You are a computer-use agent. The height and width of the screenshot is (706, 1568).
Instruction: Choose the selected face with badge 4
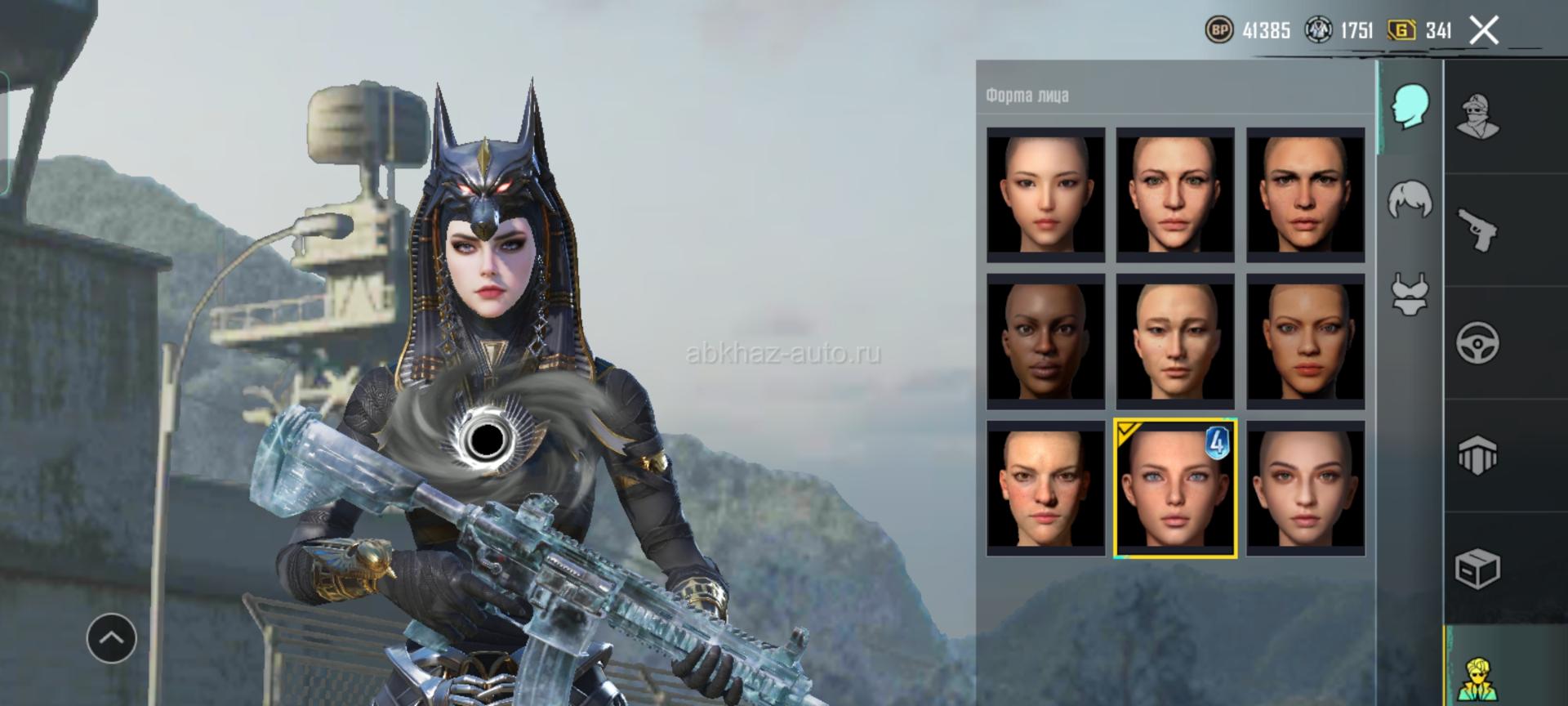coord(1175,489)
